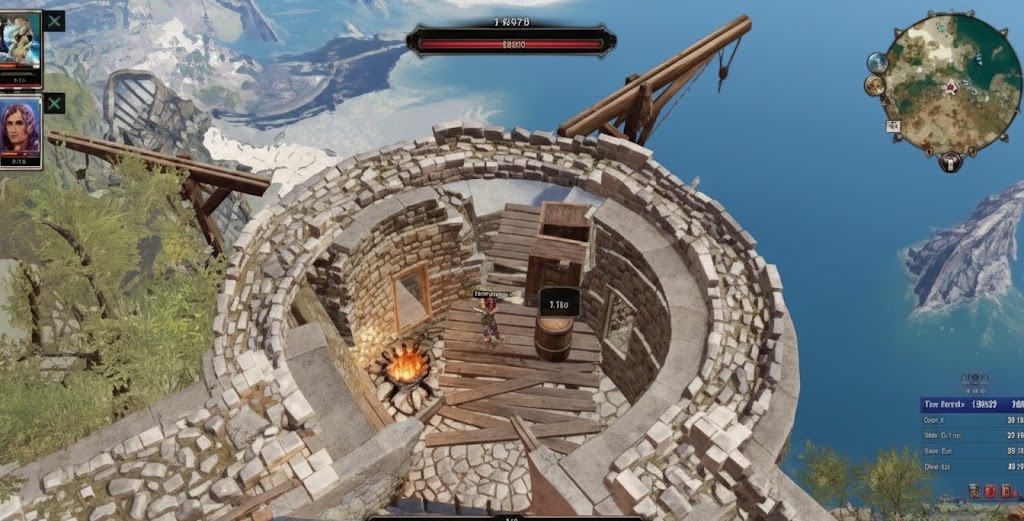
Task: Select the purple-haired character portrait
Action: 20,130
